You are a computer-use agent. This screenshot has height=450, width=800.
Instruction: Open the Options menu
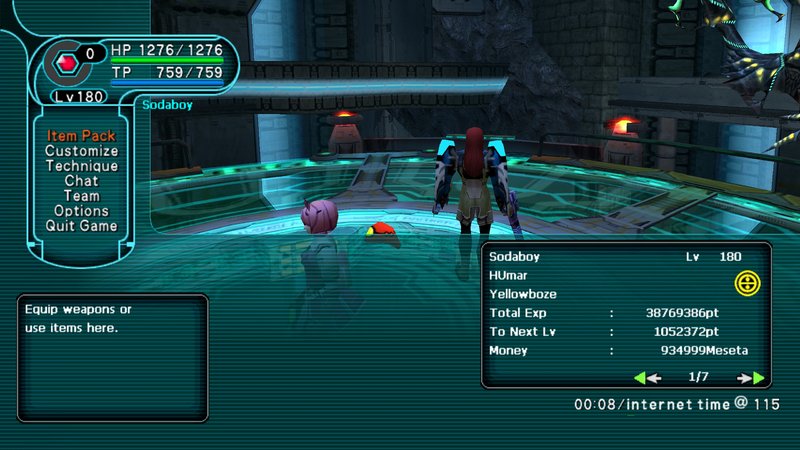(81, 211)
